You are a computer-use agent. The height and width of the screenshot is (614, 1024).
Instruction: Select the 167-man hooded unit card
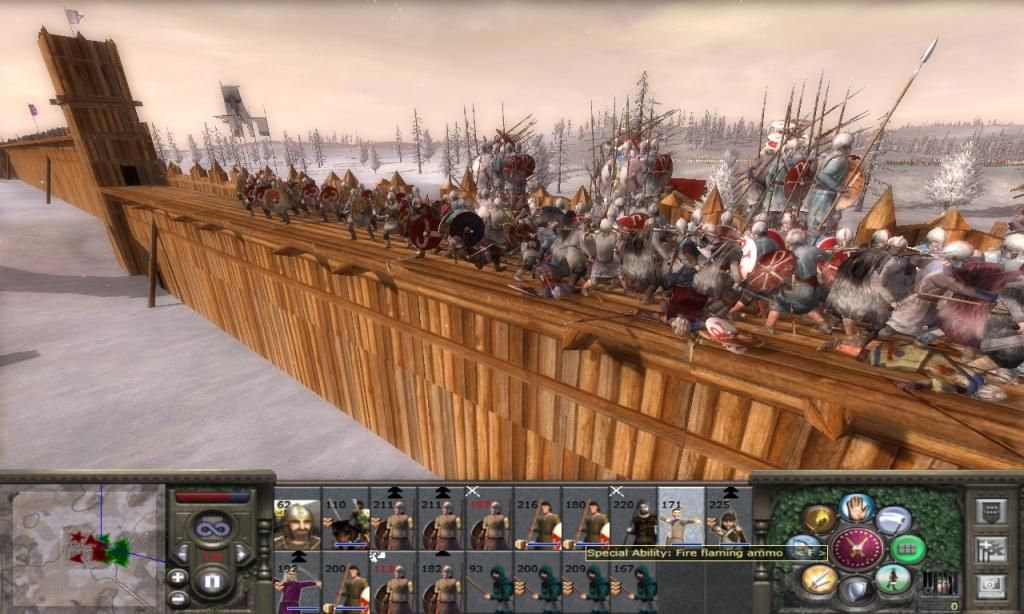[634, 584]
